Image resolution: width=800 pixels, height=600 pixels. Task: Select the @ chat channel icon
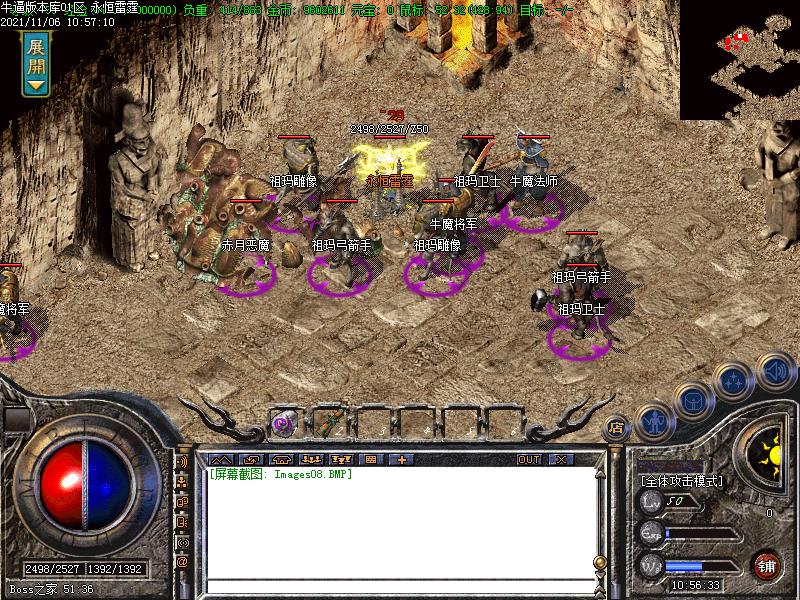point(182,562)
